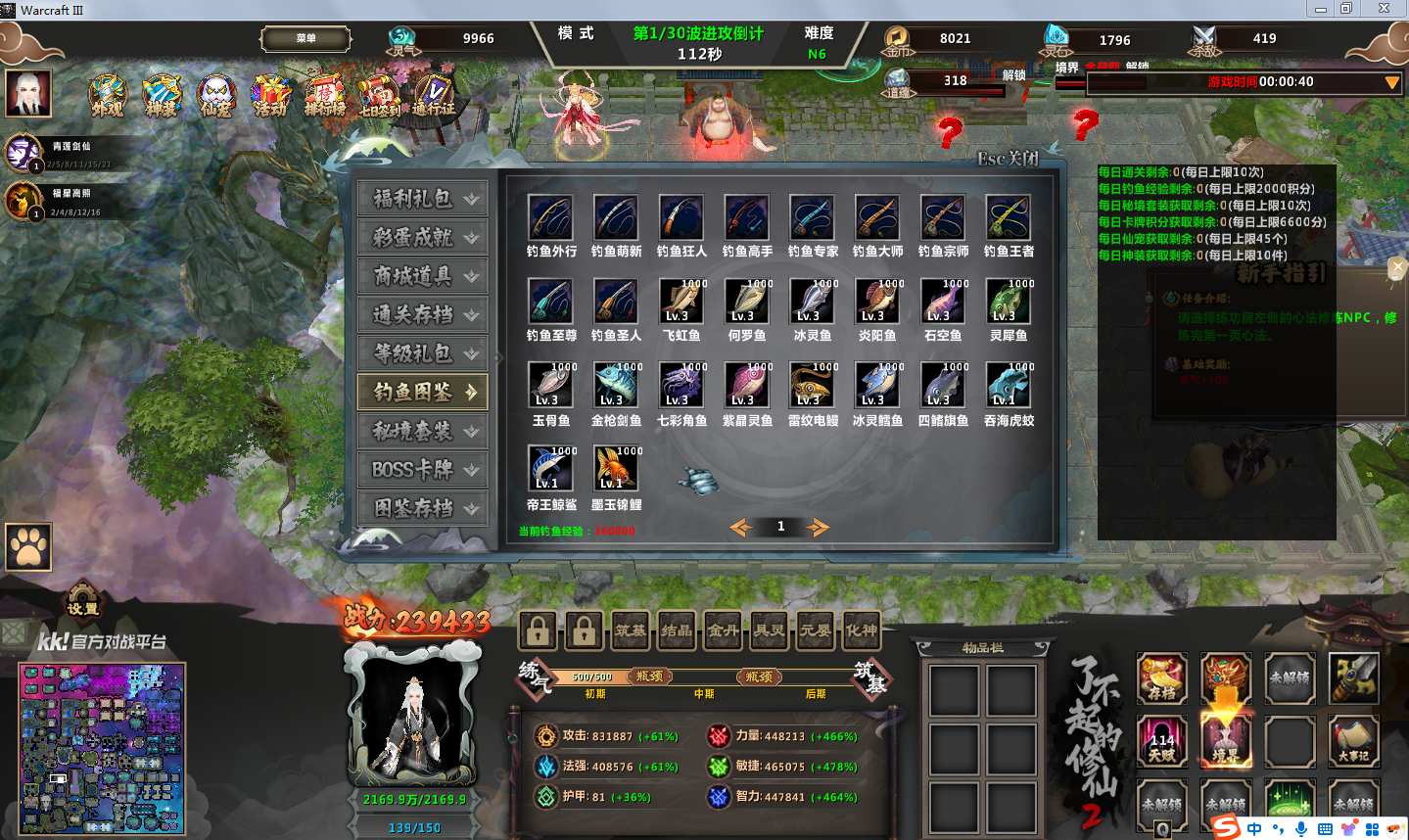Open the 外观 appearance icon
This screenshot has height=840, width=1409.
(107, 96)
